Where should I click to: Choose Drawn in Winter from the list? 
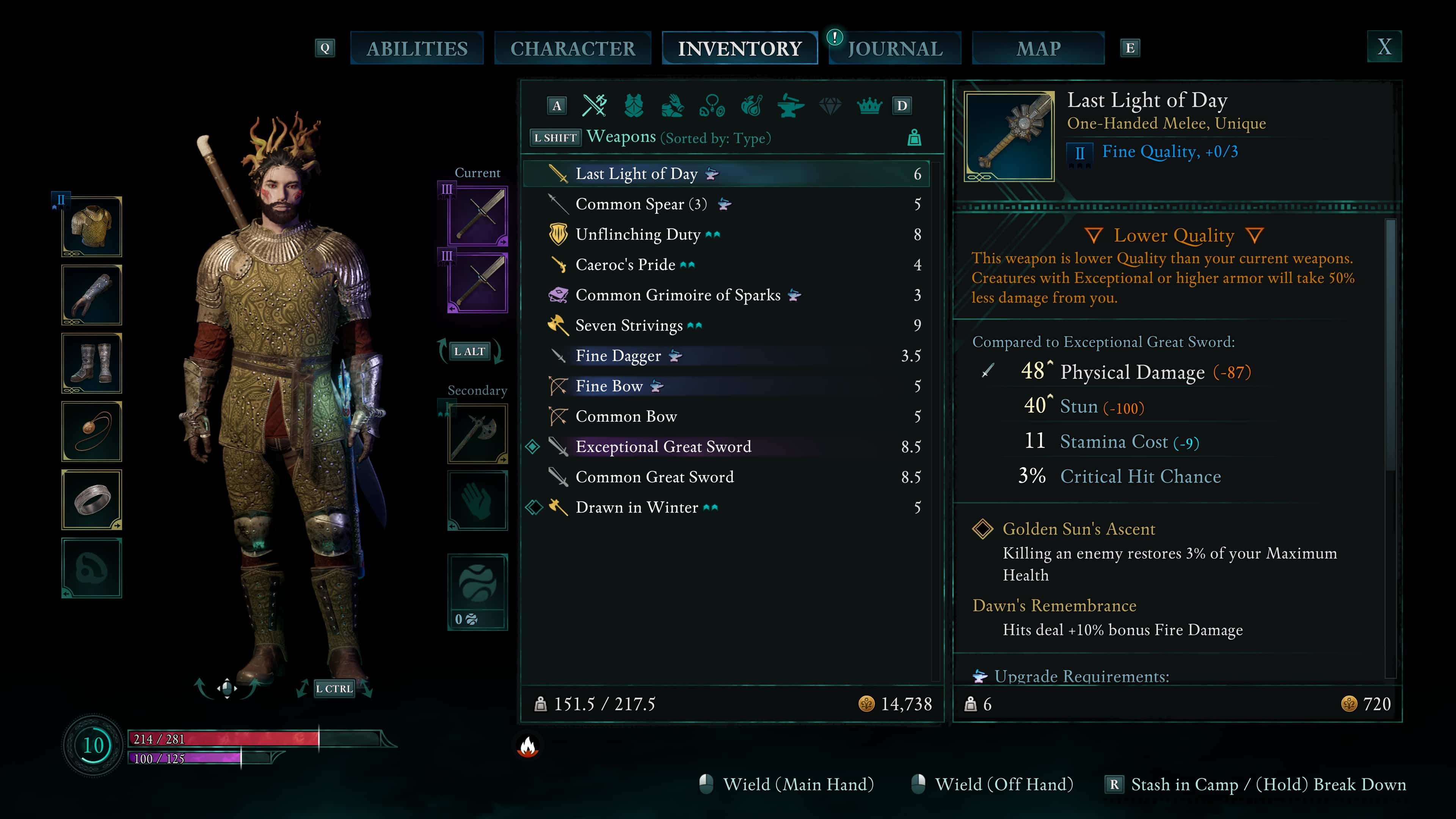[x=637, y=508]
